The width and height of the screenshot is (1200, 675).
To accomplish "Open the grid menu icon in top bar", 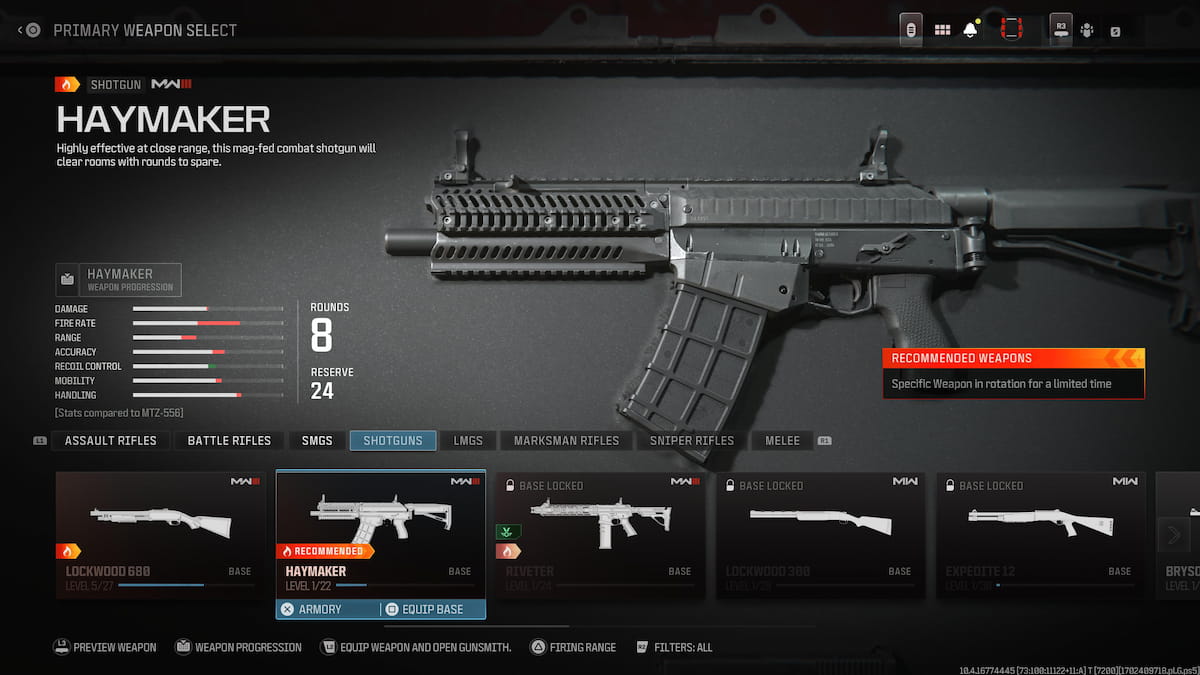I will coord(942,30).
